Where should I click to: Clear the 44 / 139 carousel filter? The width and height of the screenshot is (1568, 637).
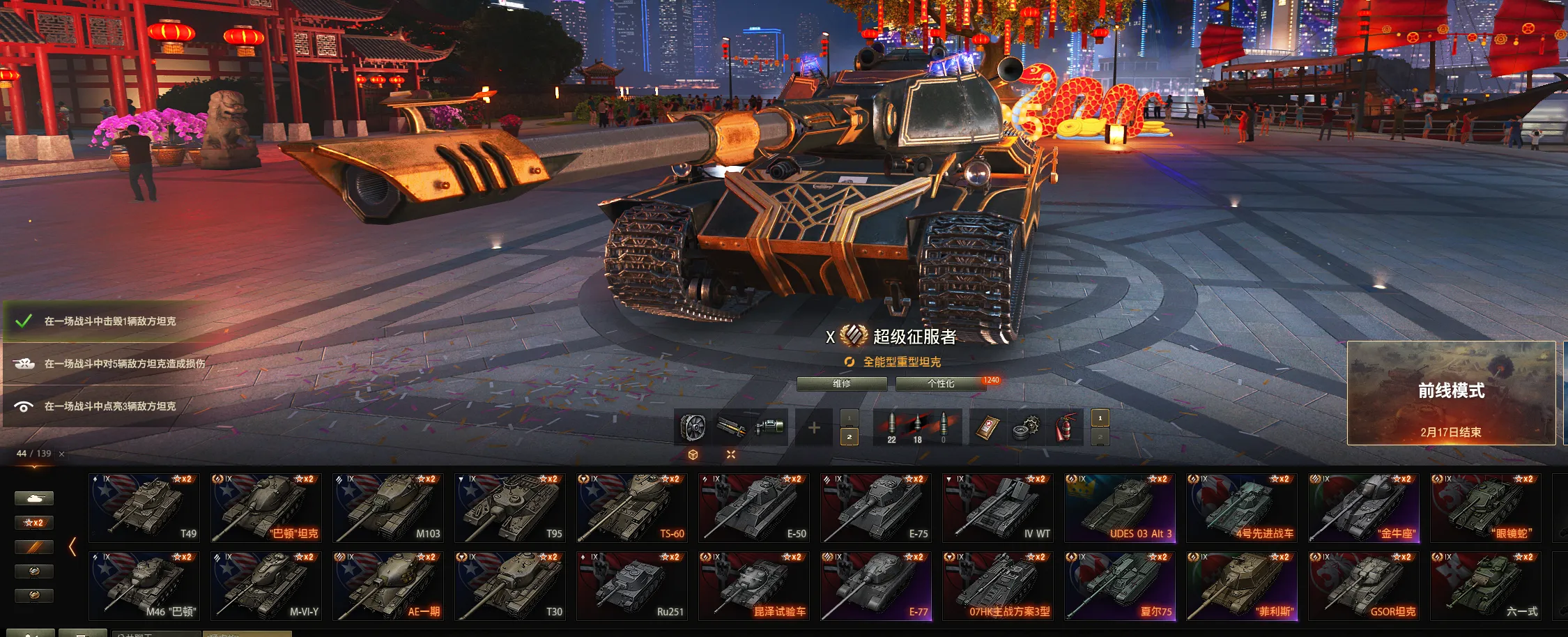point(62,454)
